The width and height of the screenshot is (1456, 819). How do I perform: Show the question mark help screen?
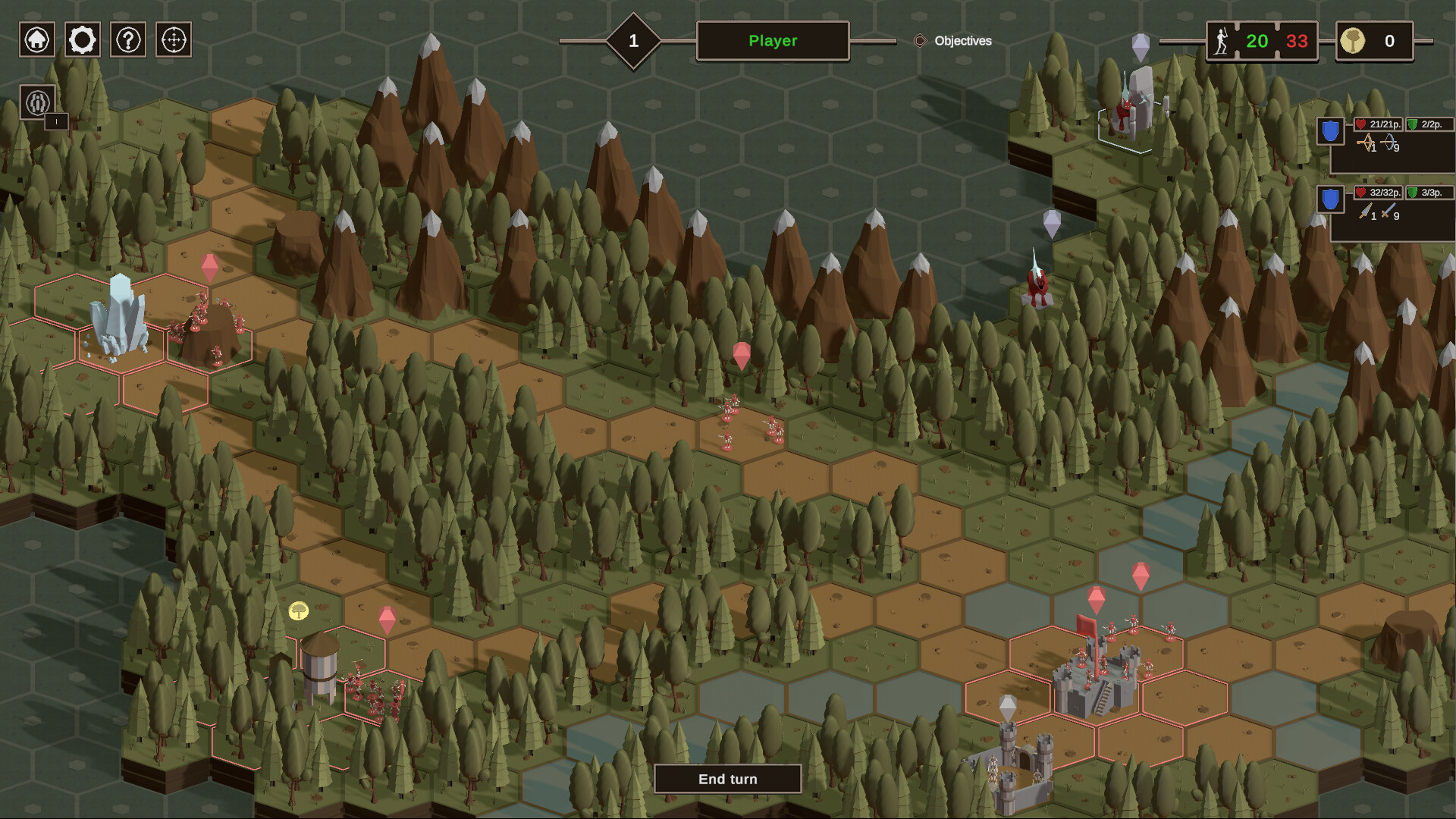[x=128, y=39]
